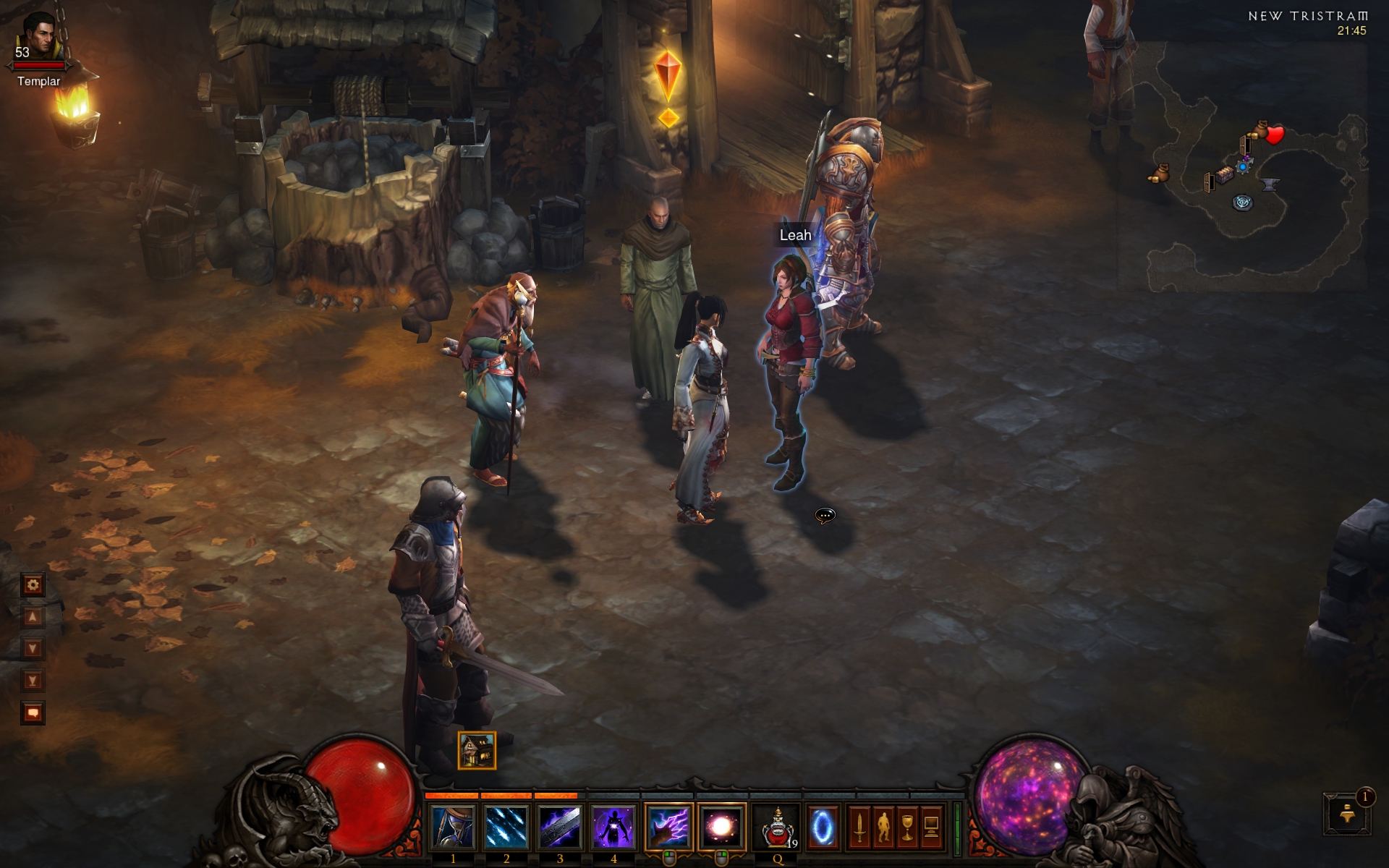Open inventory via the sword button
1389x868 pixels.
point(859,827)
